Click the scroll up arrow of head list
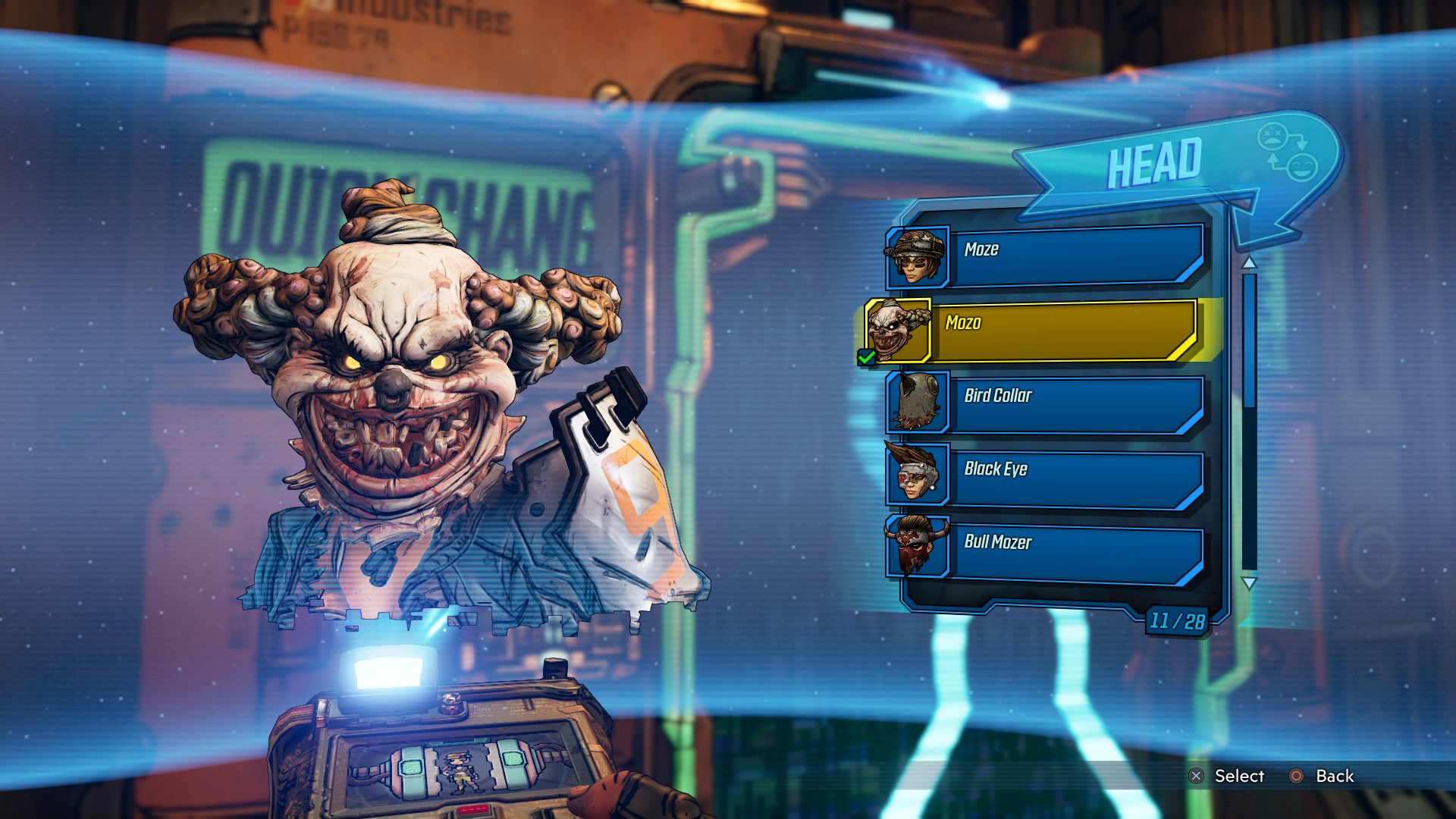 click(x=1249, y=262)
